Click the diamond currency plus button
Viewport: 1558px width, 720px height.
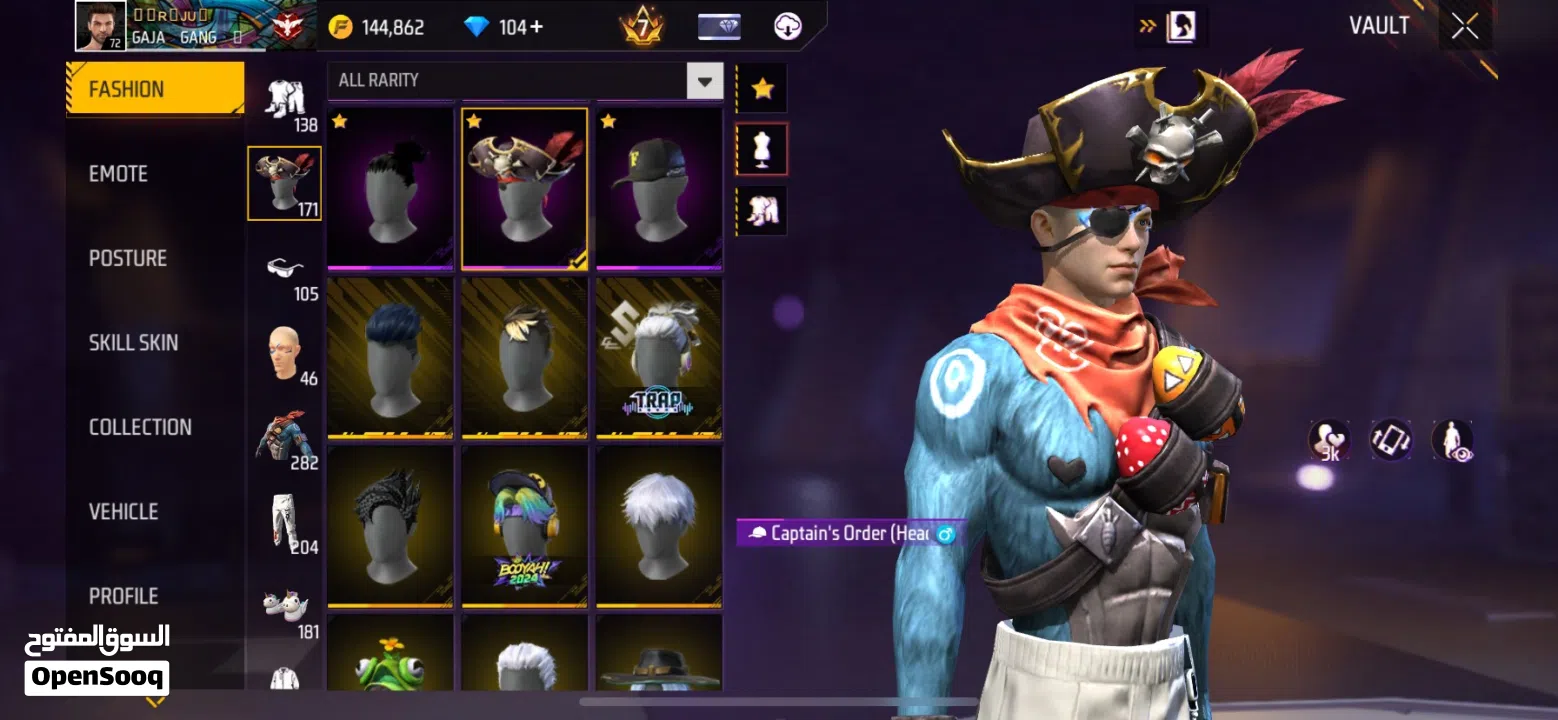click(536, 27)
